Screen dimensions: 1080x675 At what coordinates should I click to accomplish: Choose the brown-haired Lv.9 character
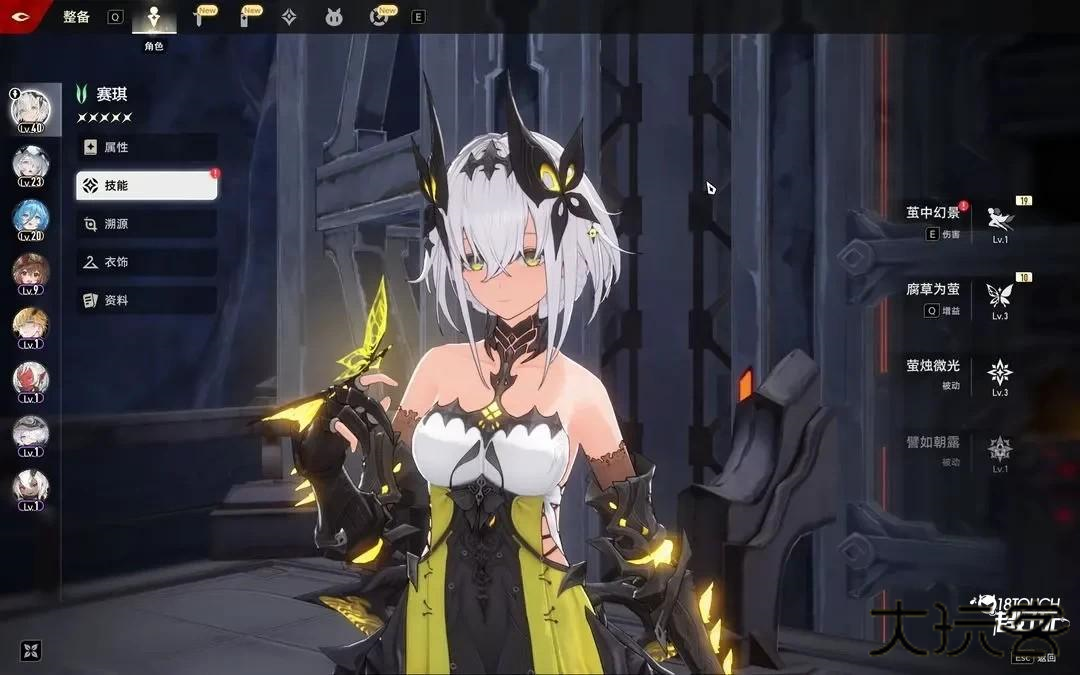pos(30,272)
